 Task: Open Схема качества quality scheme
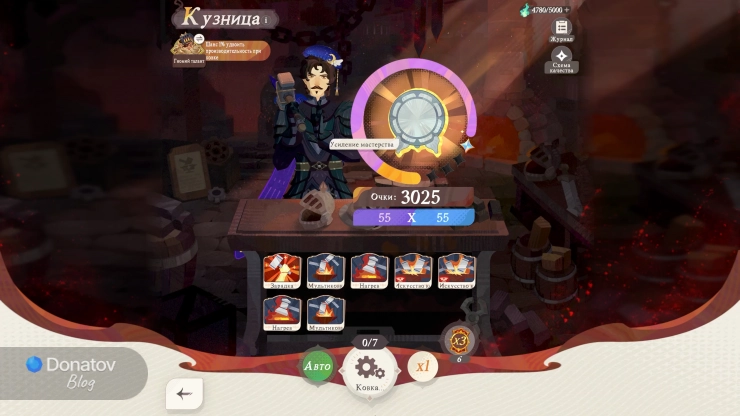[x=562, y=57]
